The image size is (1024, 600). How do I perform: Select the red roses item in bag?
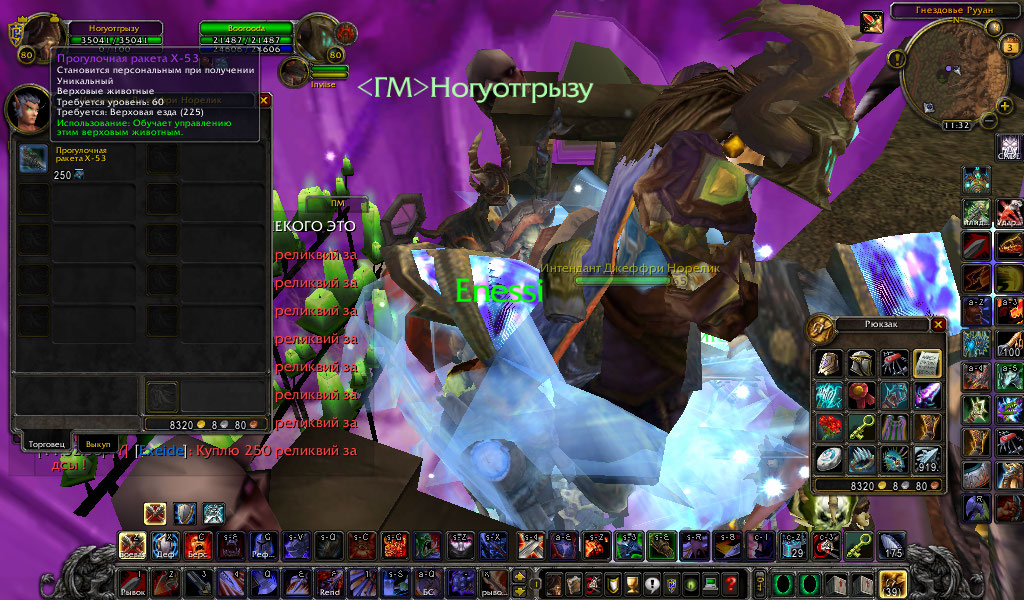[x=828, y=427]
